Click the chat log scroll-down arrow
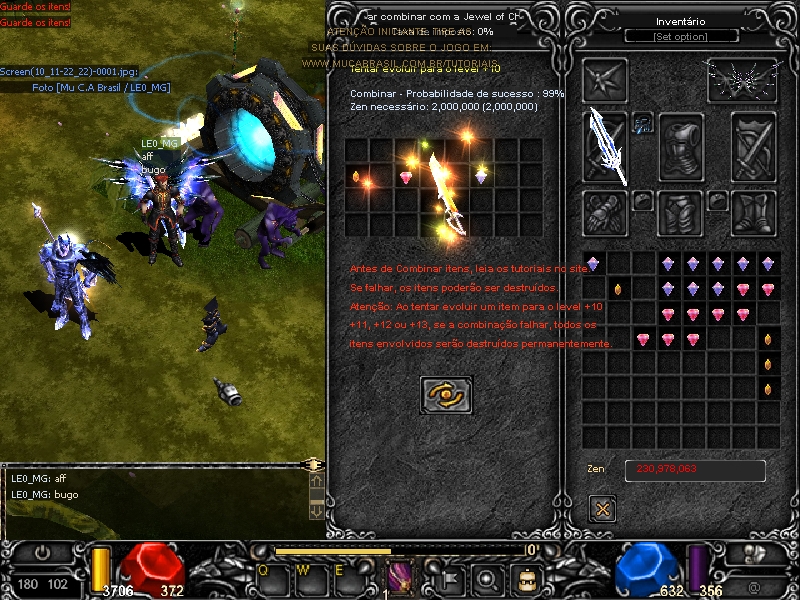The height and width of the screenshot is (600, 800). [x=316, y=510]
